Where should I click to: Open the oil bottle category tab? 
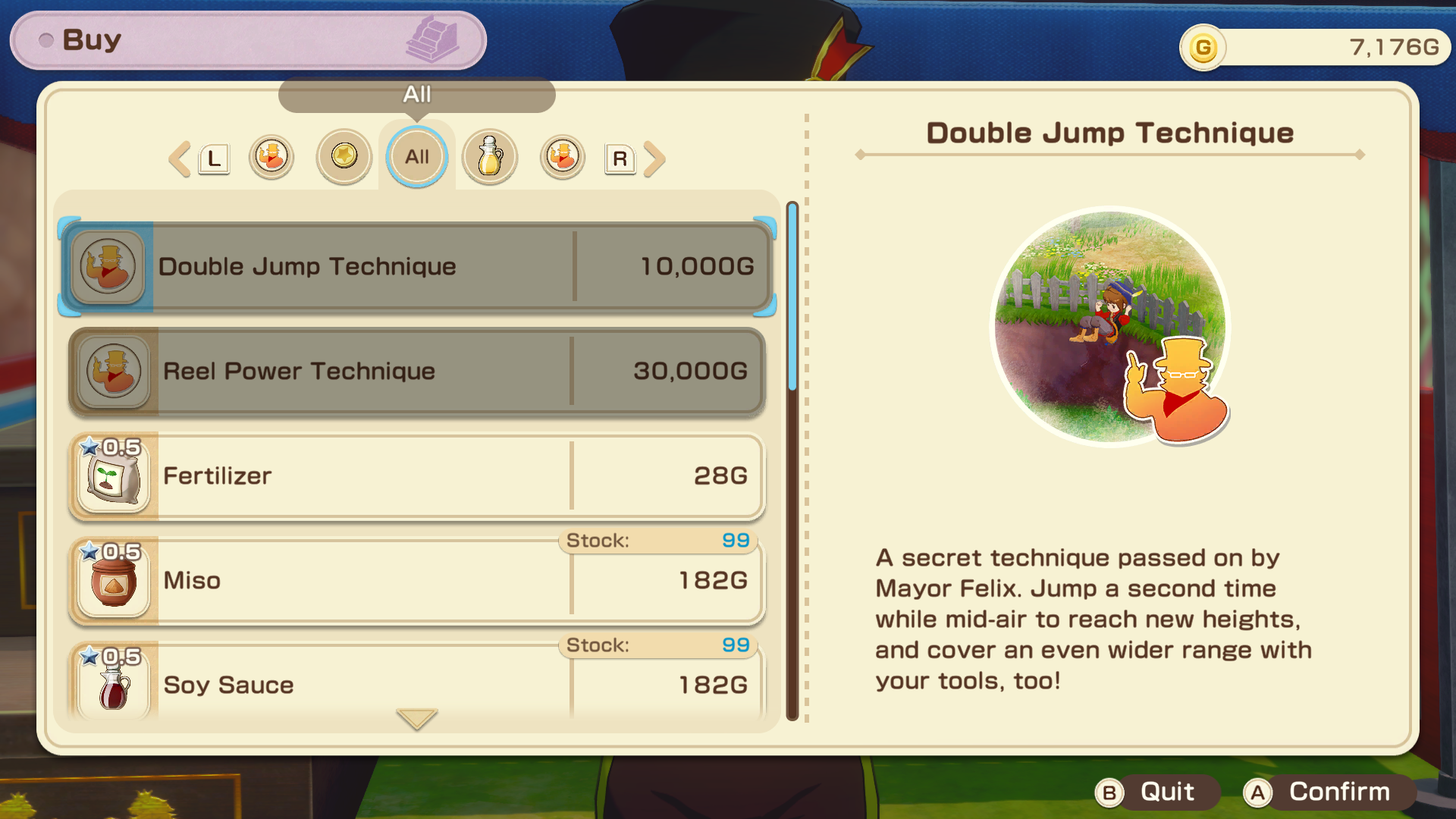click(x=490, y=157)
